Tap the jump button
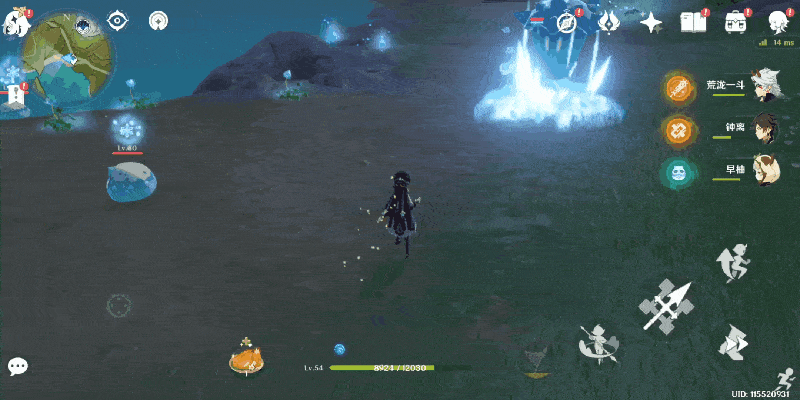Image resolution: width=800 pixels, height=400 pixels. tap(733, 262)
